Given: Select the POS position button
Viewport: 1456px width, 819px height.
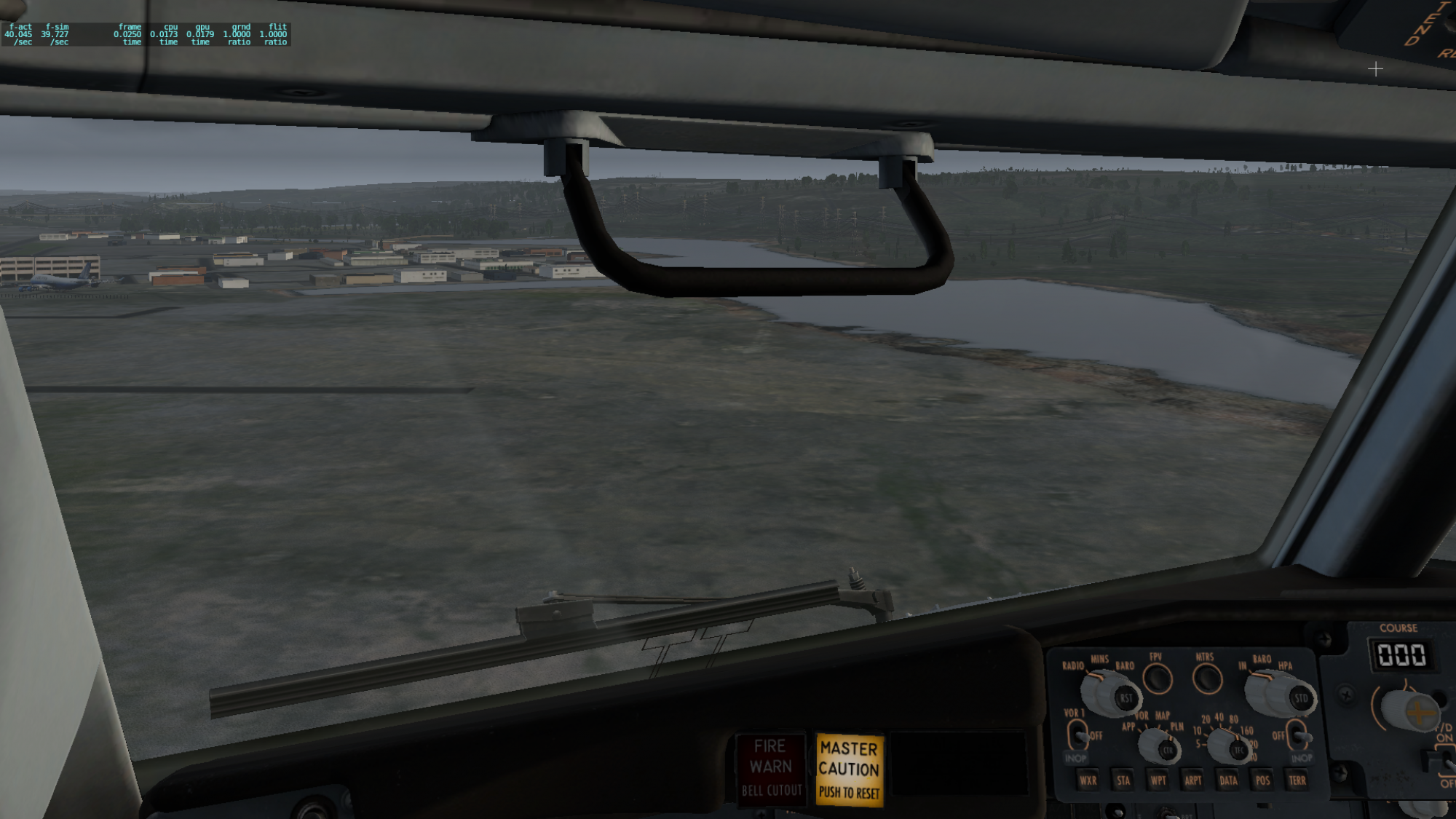Looking at the screenshot, I should [x=1262, y=780].
